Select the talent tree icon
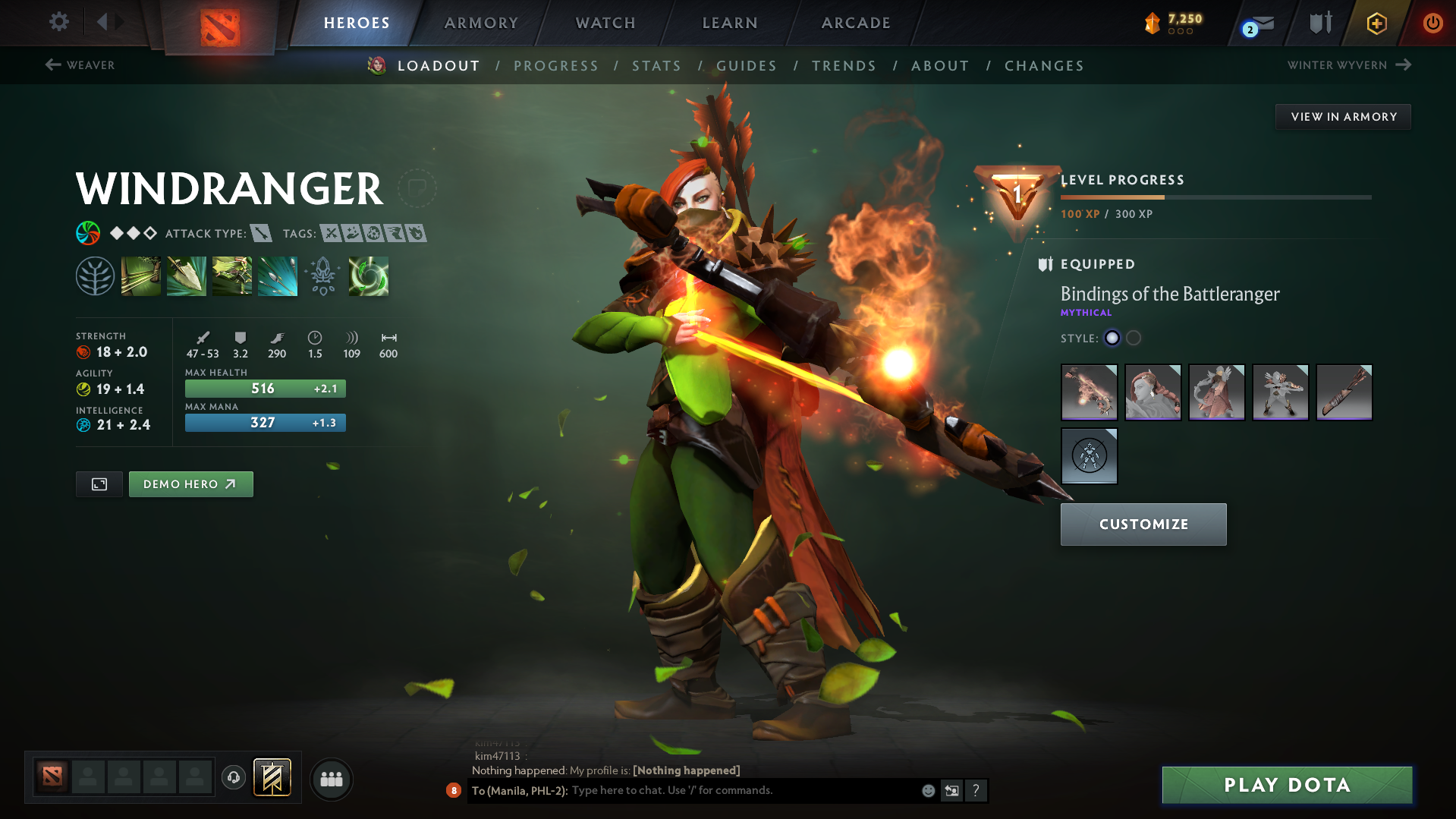The height and width of the screenshot is (819, 1456). (96, 276)
